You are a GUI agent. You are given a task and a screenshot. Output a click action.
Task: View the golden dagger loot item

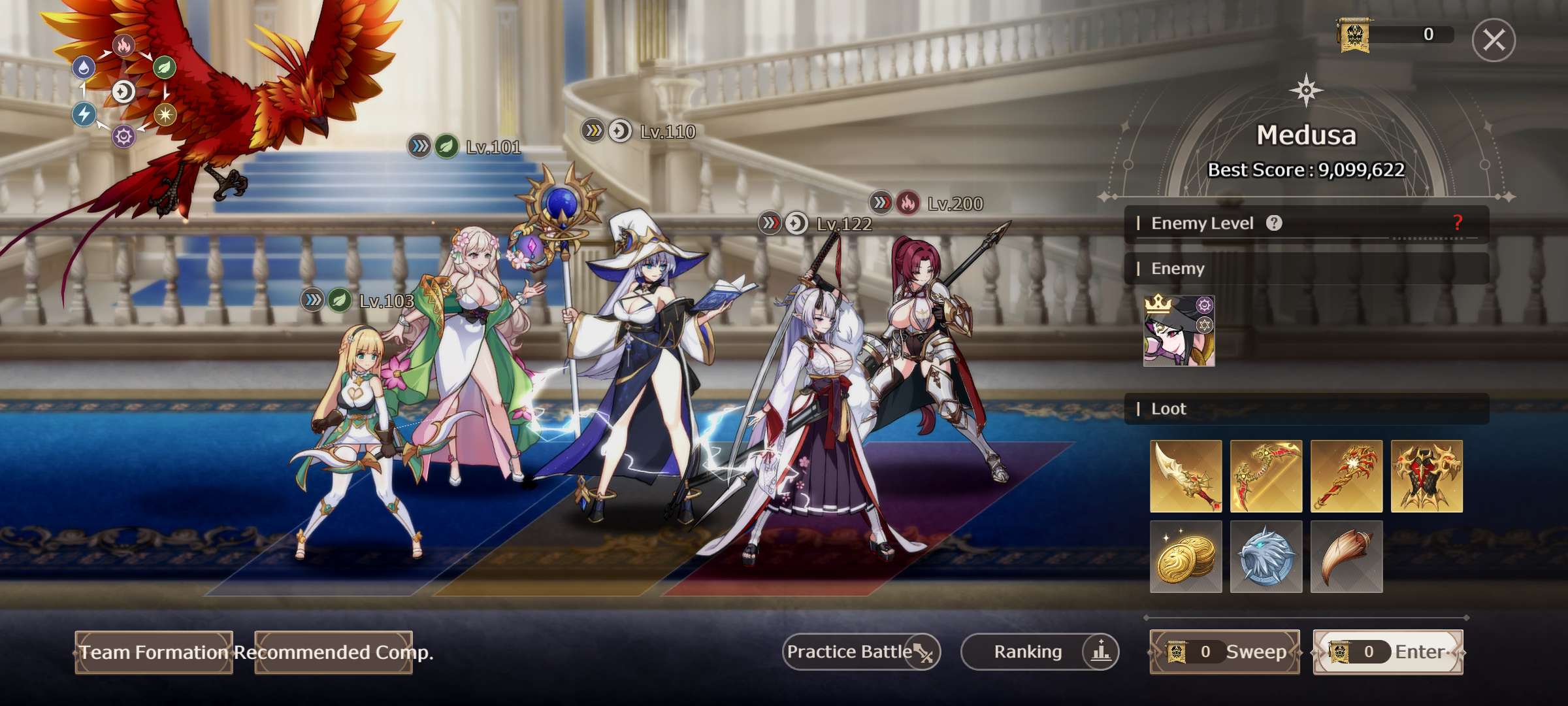point(1186,476)
